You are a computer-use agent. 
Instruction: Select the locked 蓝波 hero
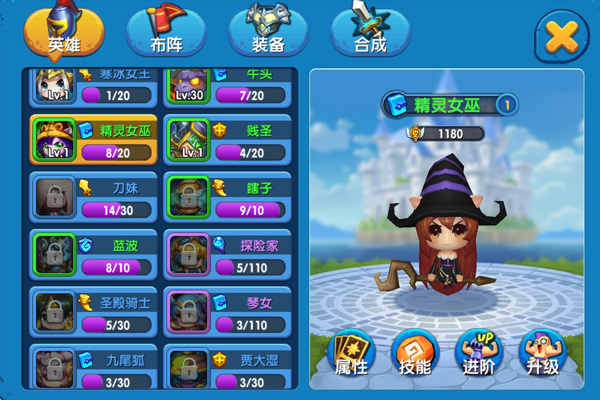(x=94, y=254)
